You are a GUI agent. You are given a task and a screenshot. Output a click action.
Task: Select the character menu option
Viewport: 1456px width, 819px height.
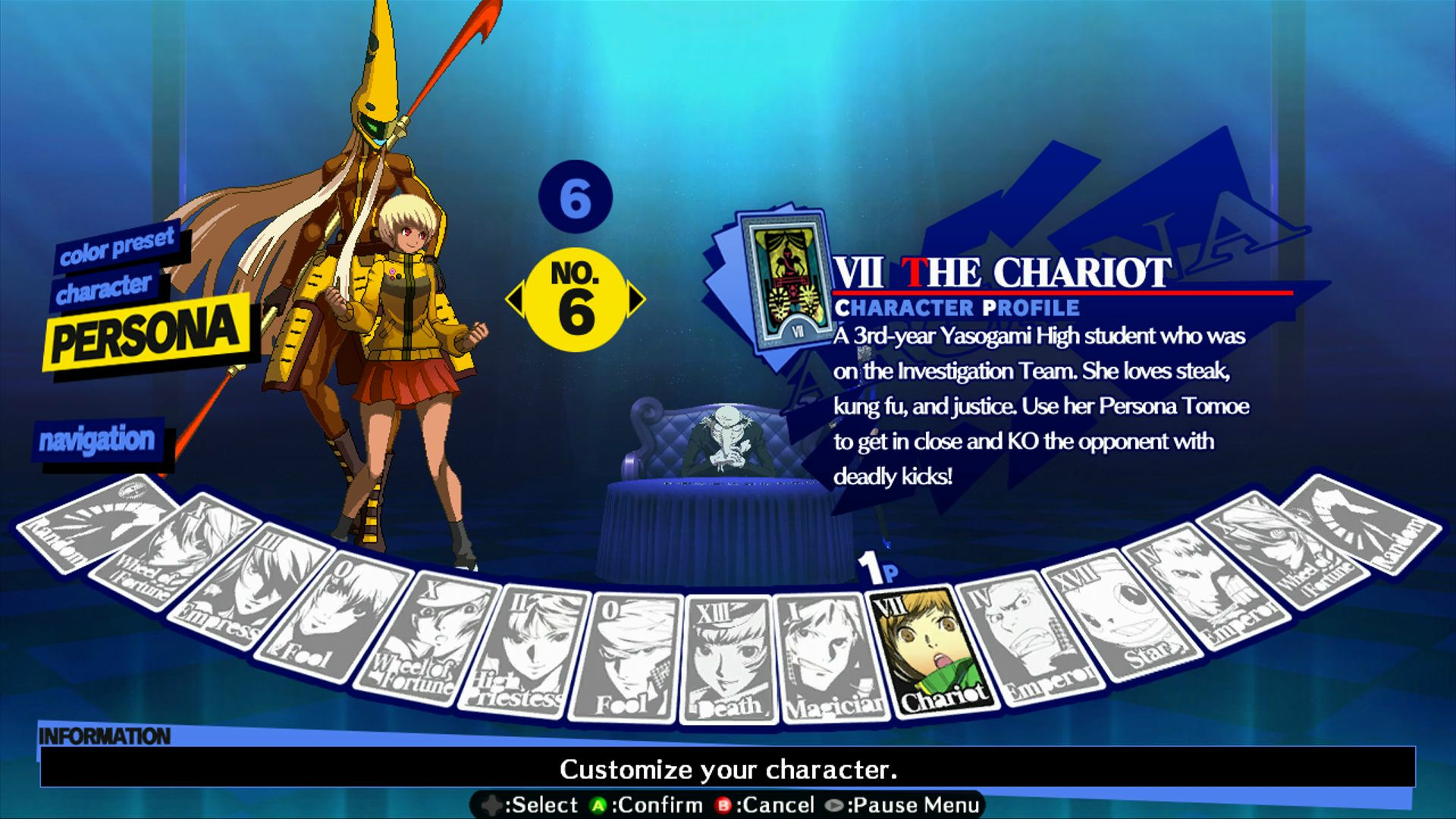[104, 287]
